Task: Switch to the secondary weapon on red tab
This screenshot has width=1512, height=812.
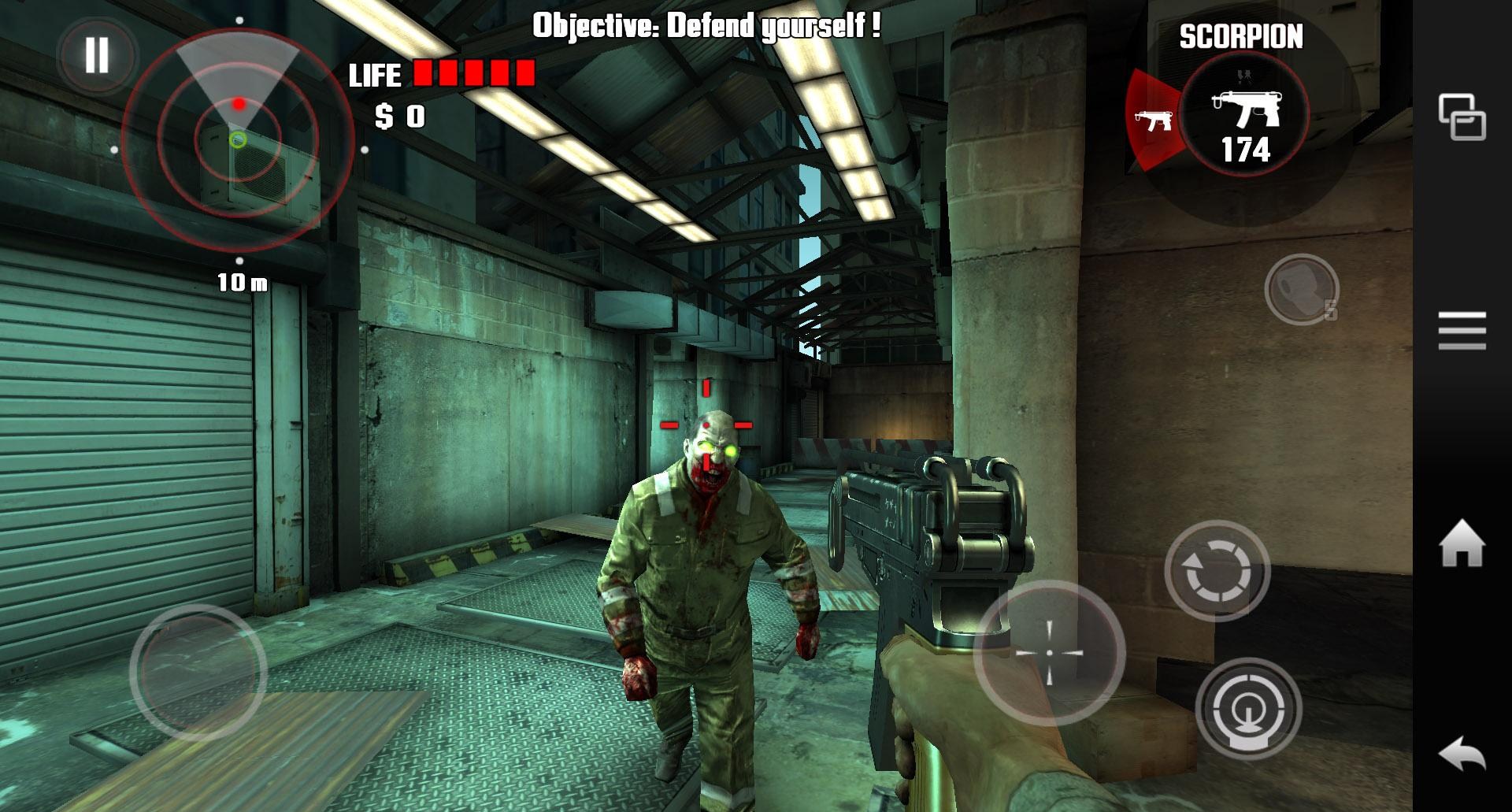Action: point(1153,121)
